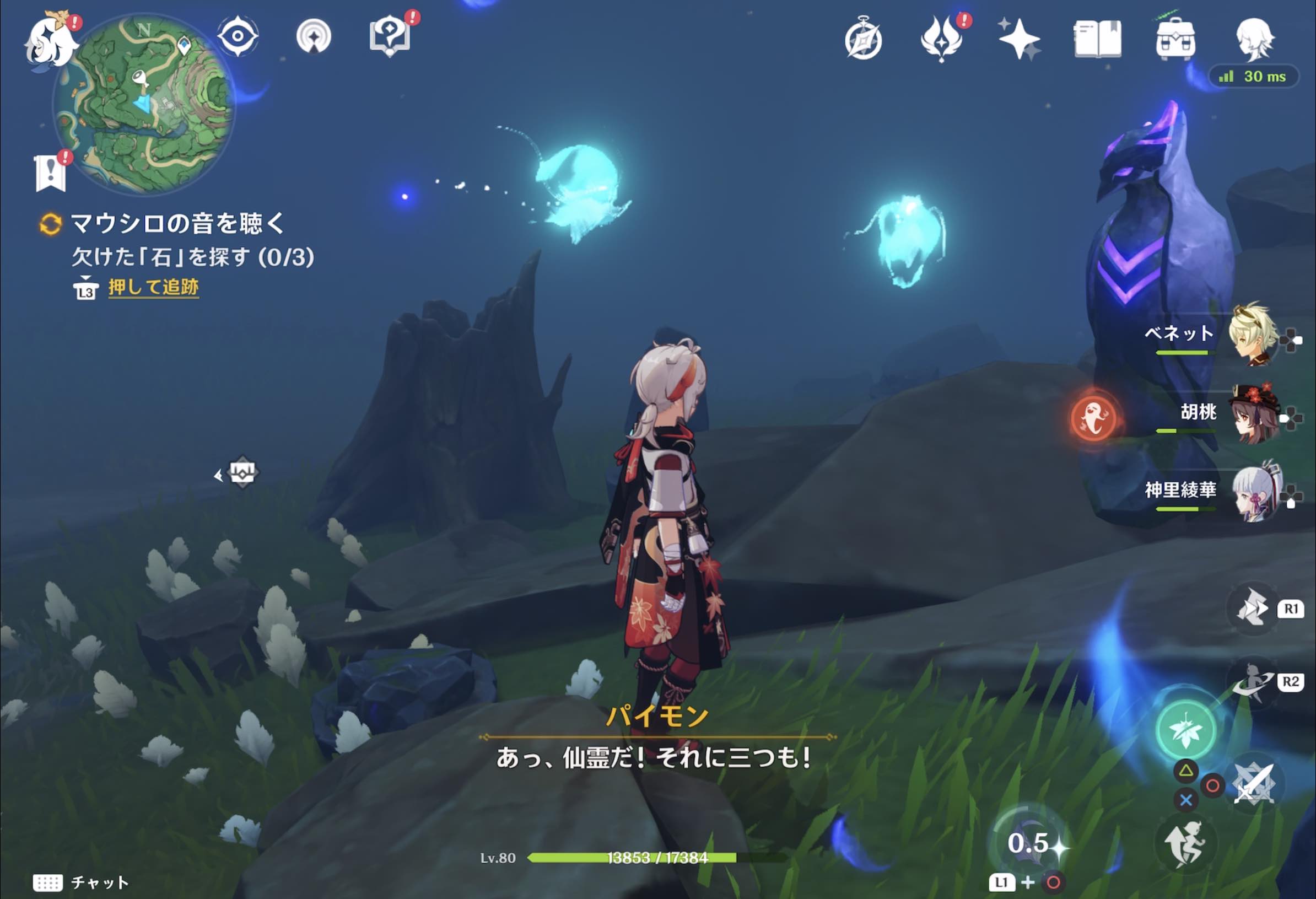The height and width of the screenshot is (899, 1316).
Task: Click 押して追跡 to track the quest
Action: pos(154,288)
